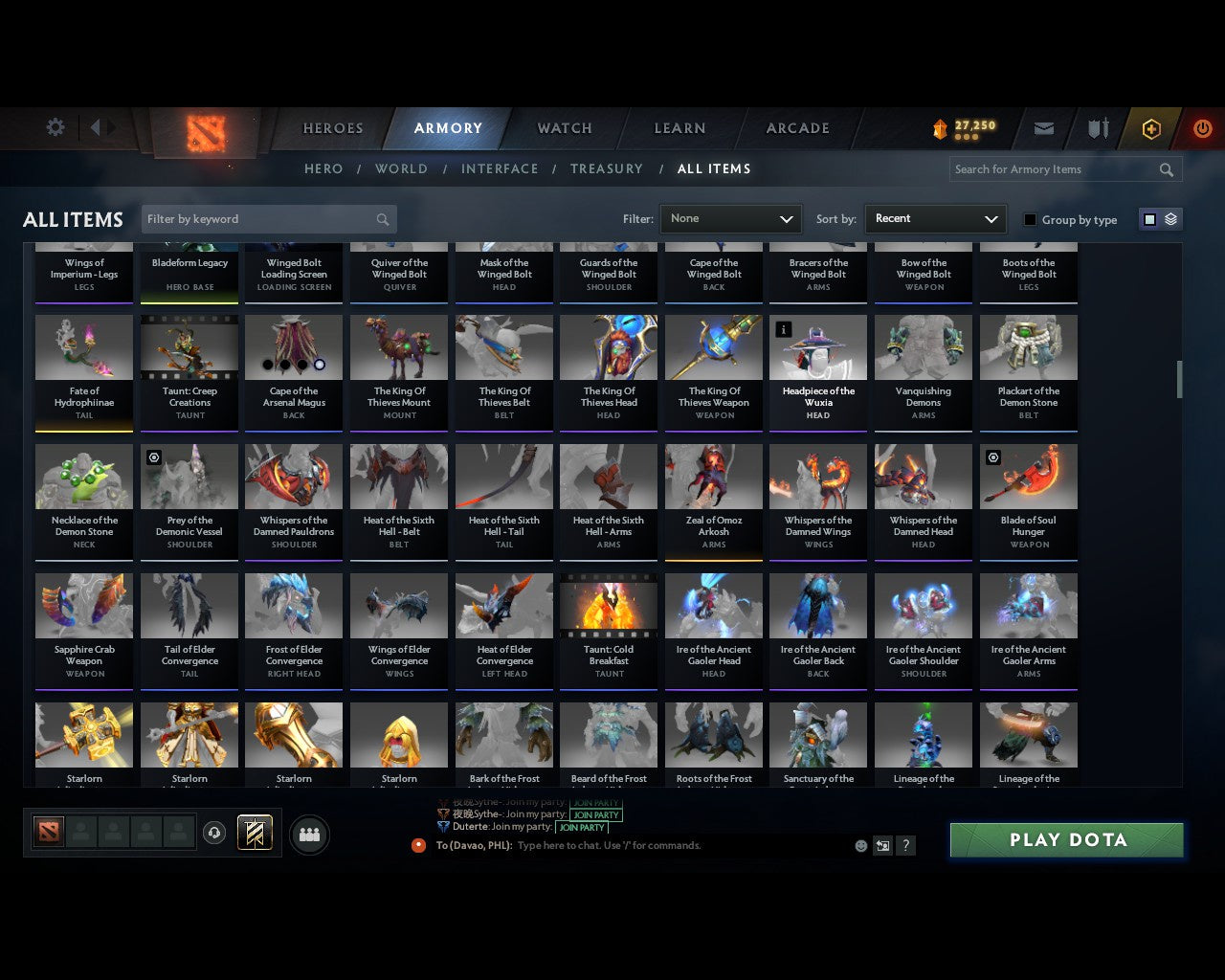1225x980 pixels.
Task: Open the Sort by Recent dropdown
Action: pyautogui.click(x=935, y=219)
